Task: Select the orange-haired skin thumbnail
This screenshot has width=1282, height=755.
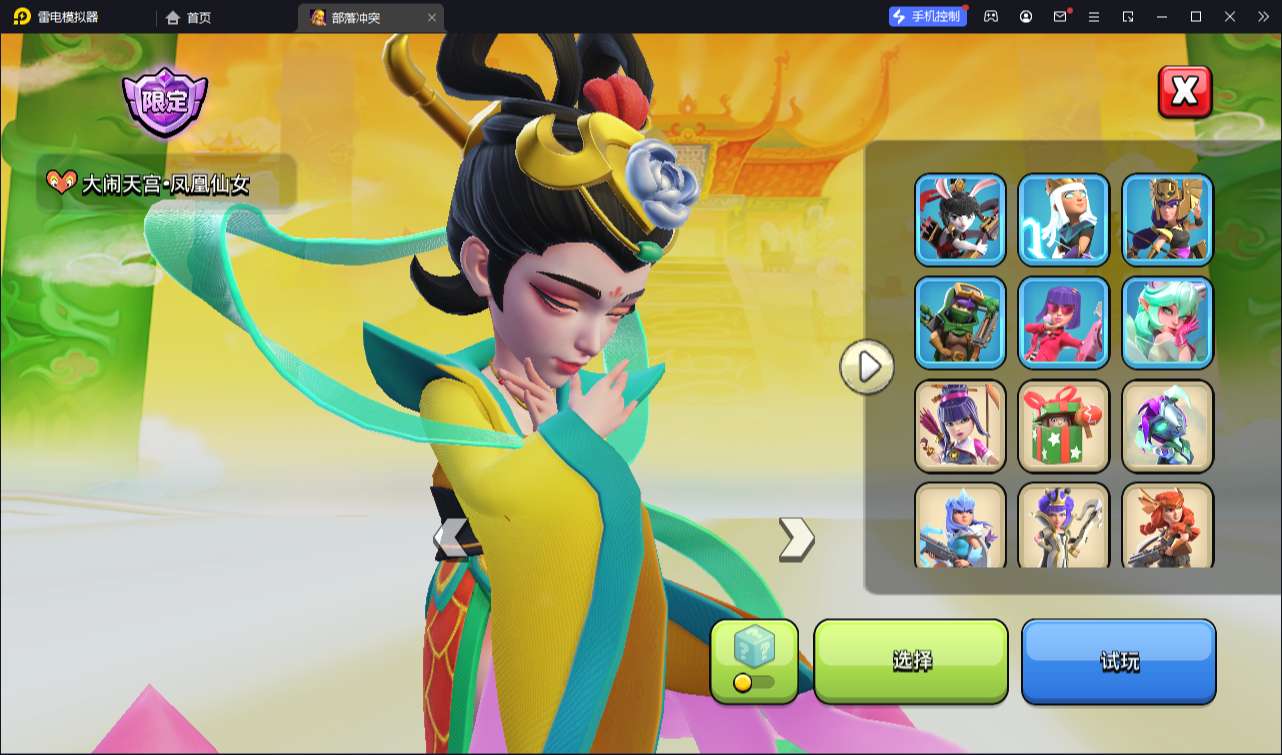Action: (1167, 526)
